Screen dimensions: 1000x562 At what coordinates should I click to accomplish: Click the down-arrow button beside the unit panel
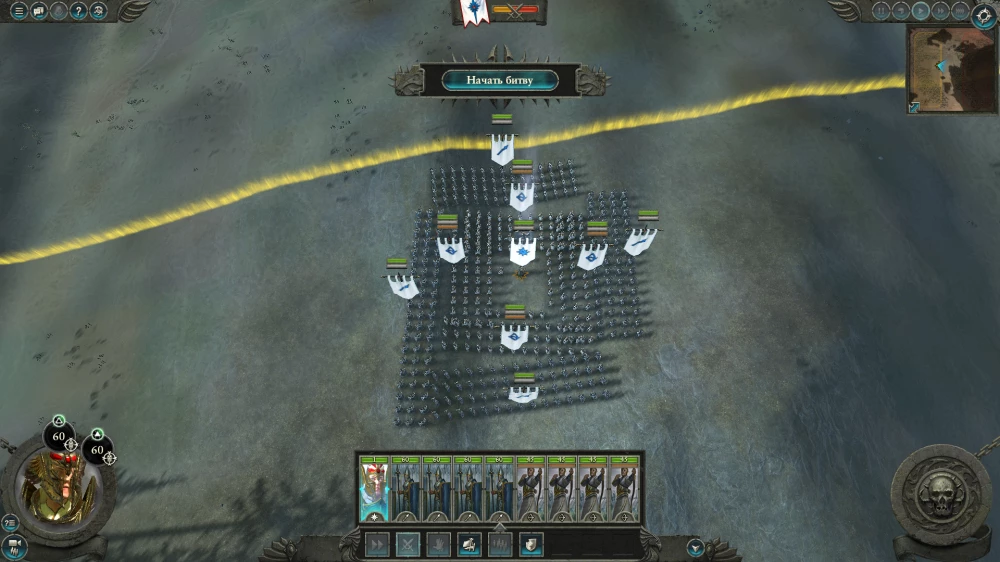696,547
